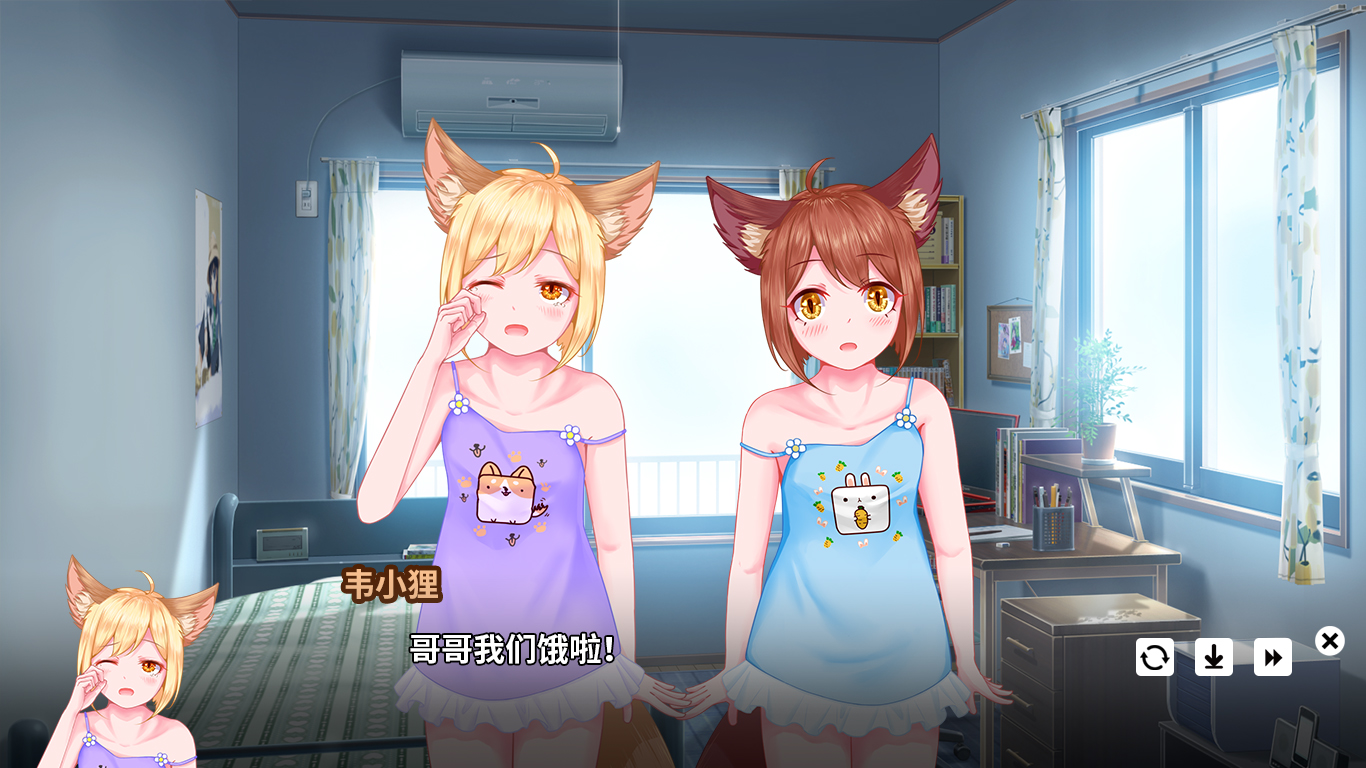This screenshot has width=1366, height=768.
Task: Click the poster on the left wall
Action: (211, 300)
